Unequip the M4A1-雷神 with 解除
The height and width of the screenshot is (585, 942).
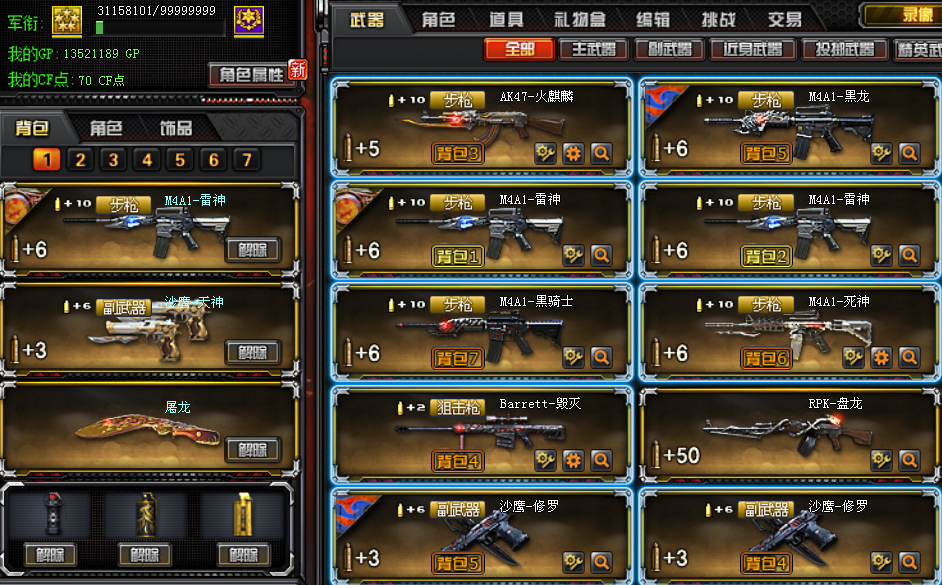coord(252,250)
